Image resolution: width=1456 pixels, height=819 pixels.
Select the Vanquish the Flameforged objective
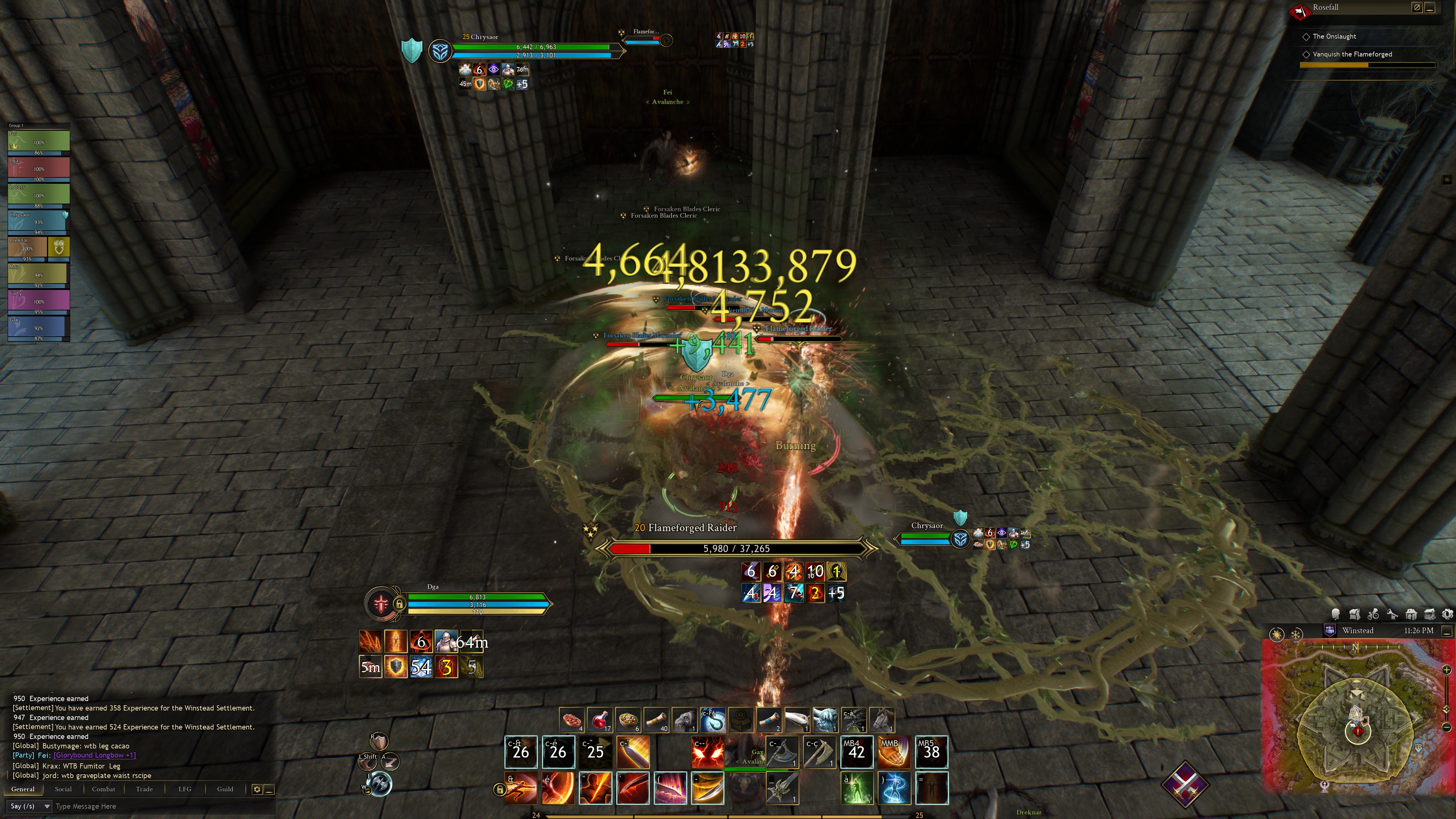pyautogui.click(x=1352, y=54)
